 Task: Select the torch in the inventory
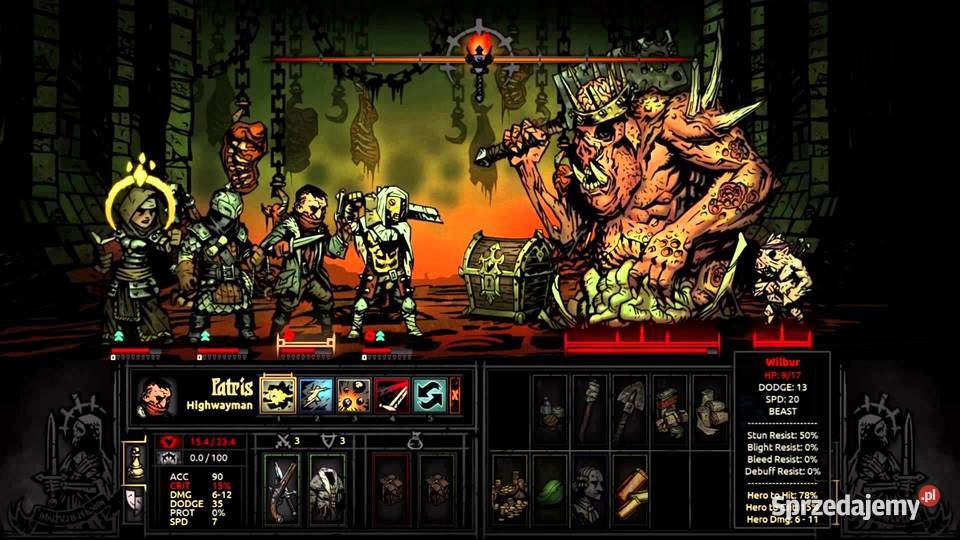tap(590, 407)
